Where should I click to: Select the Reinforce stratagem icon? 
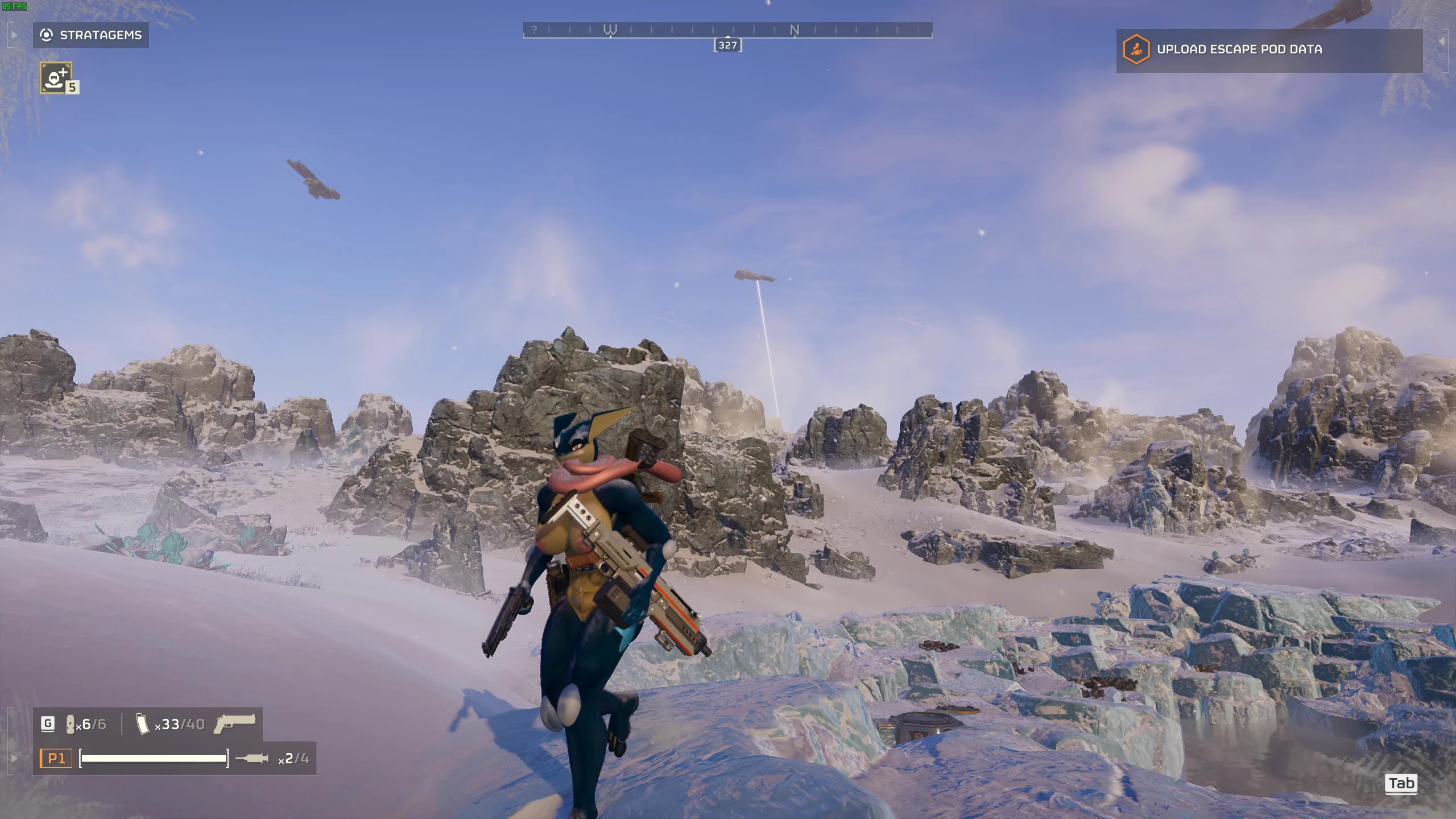point(56,77)
